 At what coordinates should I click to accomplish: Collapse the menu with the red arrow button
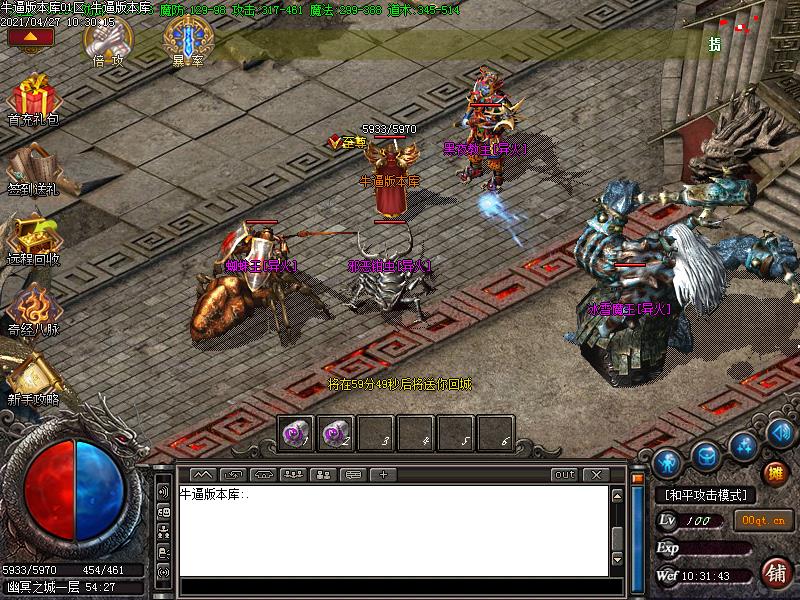[x=30, y=37]
